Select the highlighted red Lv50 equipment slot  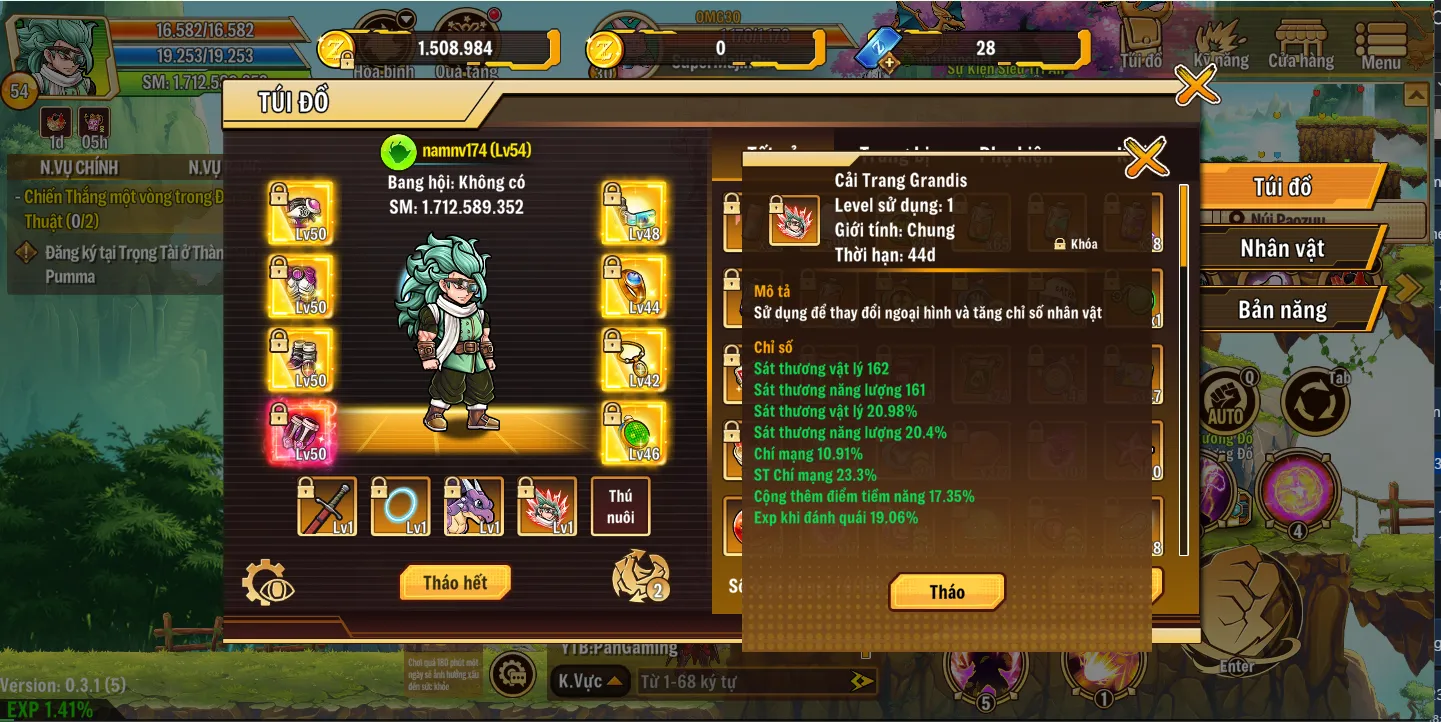[300, 433]
